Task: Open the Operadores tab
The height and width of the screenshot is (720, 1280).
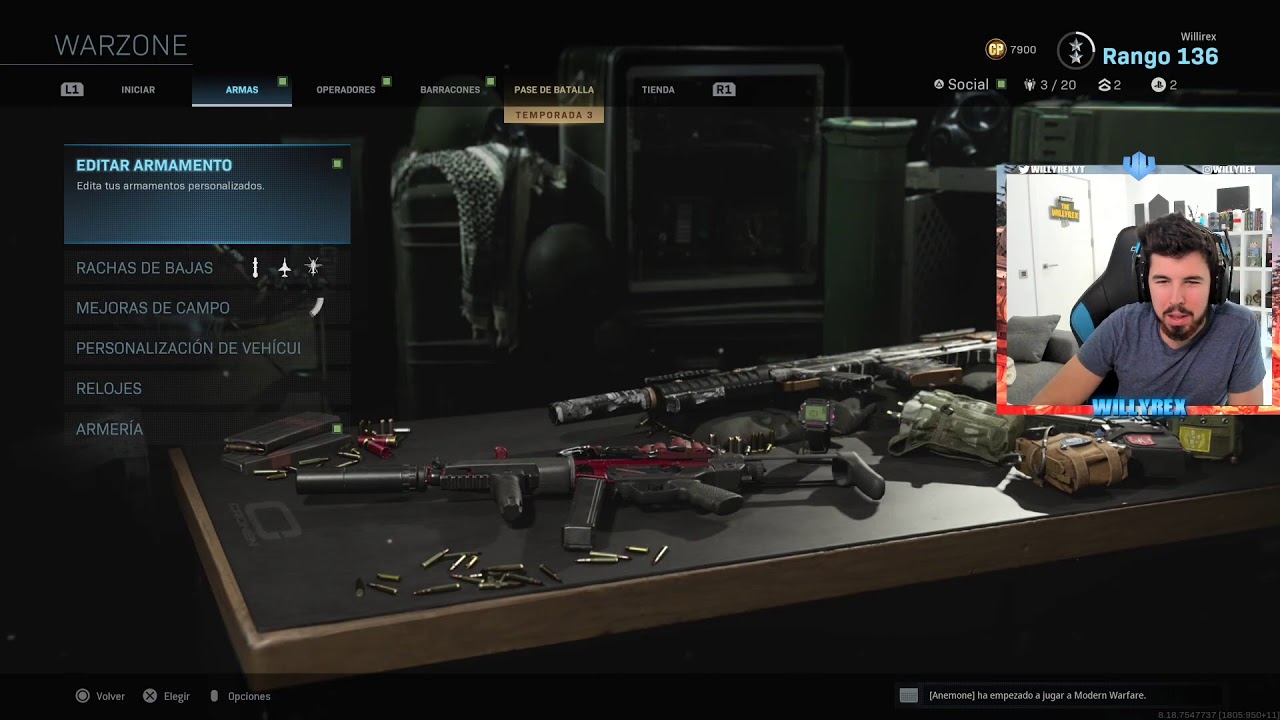Action: click(346, 90)
